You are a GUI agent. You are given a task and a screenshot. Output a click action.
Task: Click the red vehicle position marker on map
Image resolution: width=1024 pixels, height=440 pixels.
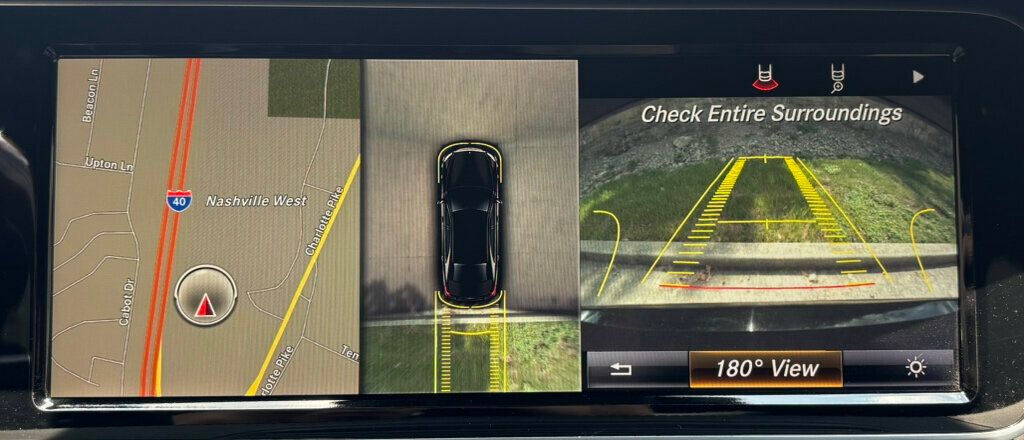click(x=205, y=306)
